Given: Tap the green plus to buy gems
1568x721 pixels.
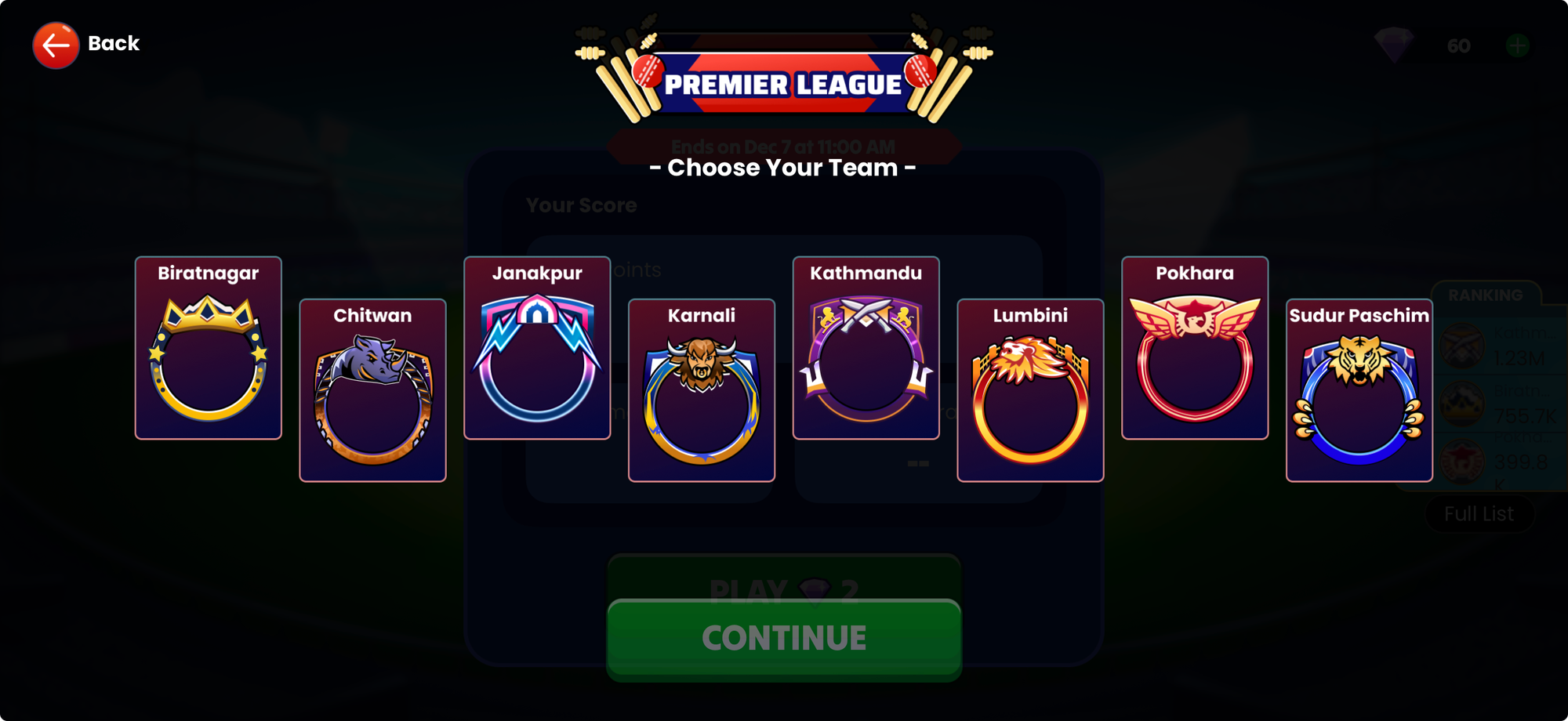Looking at the screenshot, I should (x=1519, y=45).
